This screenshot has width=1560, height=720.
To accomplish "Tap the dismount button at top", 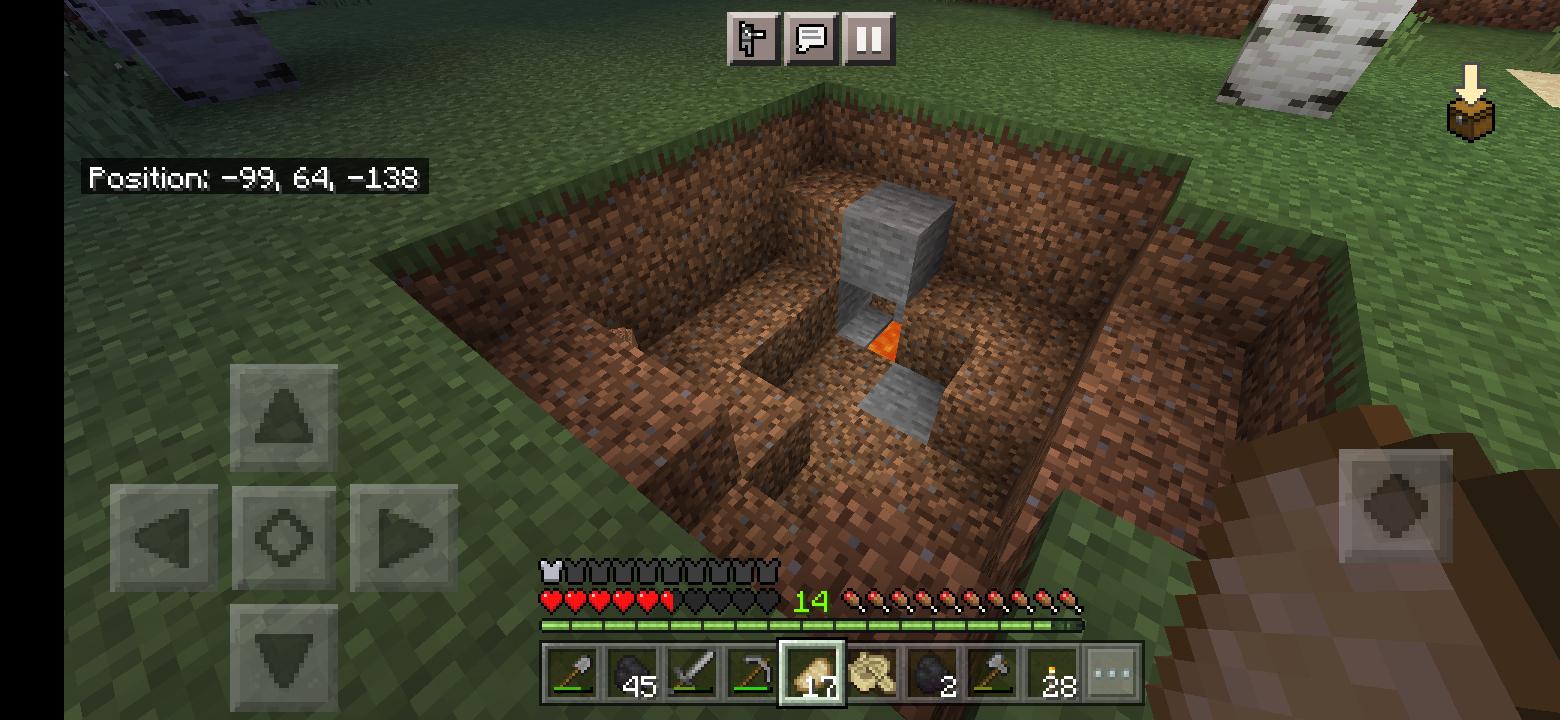I will coord(751,40).
